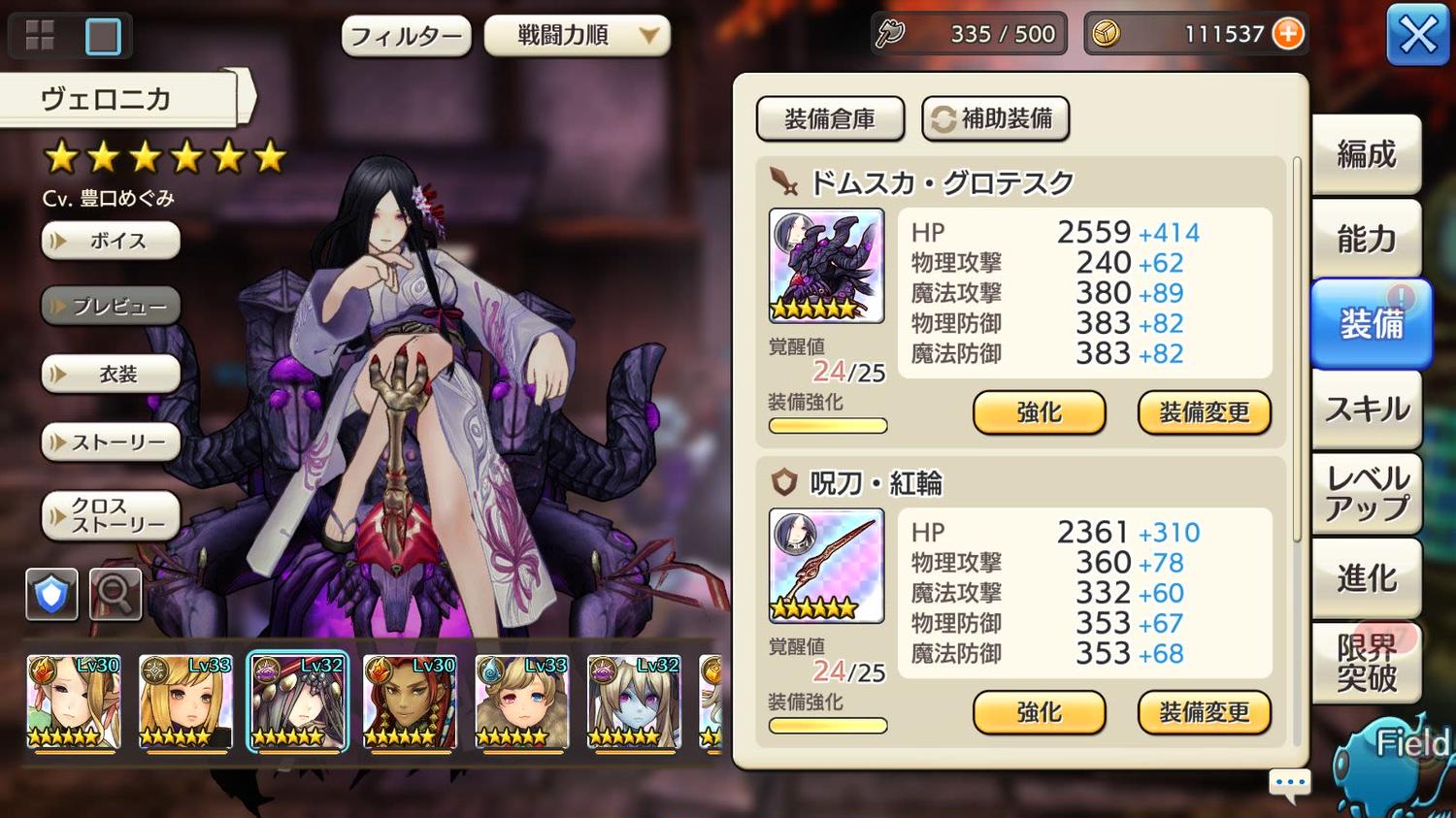This screenshot has width=1456, height=818.
Task: Add coins with the orange plus button
Action: pyautogui.click(x=1288, y=34)
